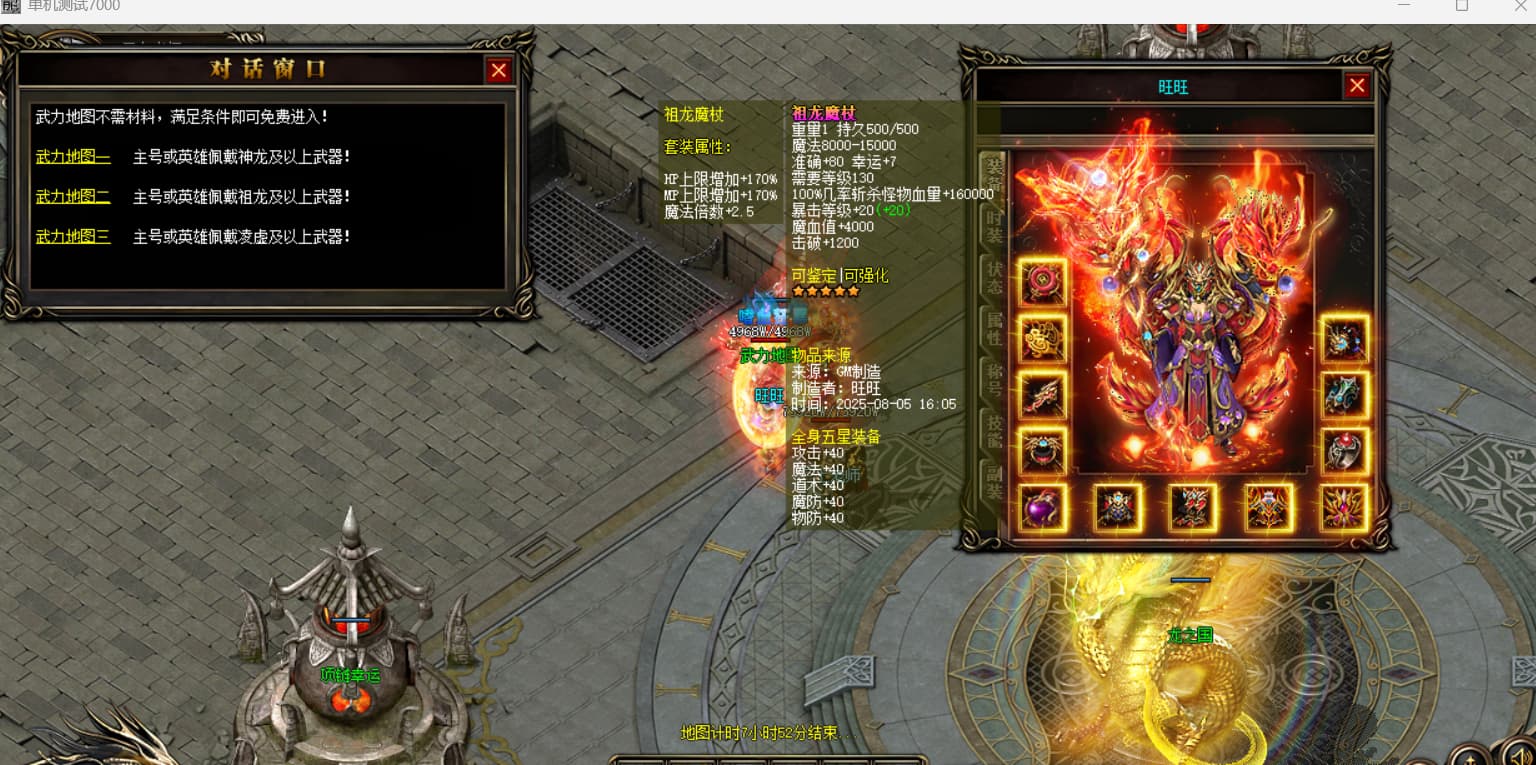Select the 装备 equipment tab
Viewport: 1536px width, 765px height.
click(994, 174)
